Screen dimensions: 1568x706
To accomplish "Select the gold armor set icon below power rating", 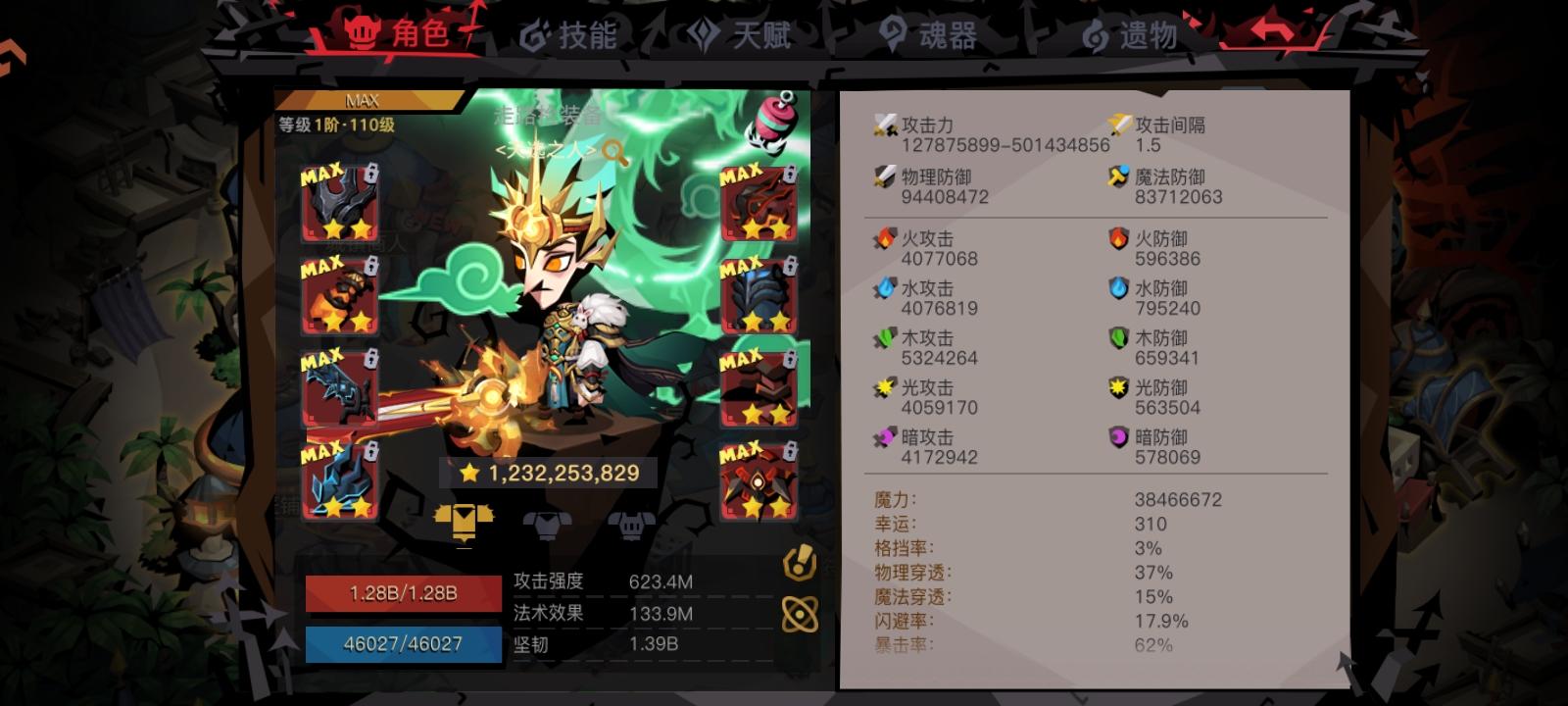I will point(465,521).
